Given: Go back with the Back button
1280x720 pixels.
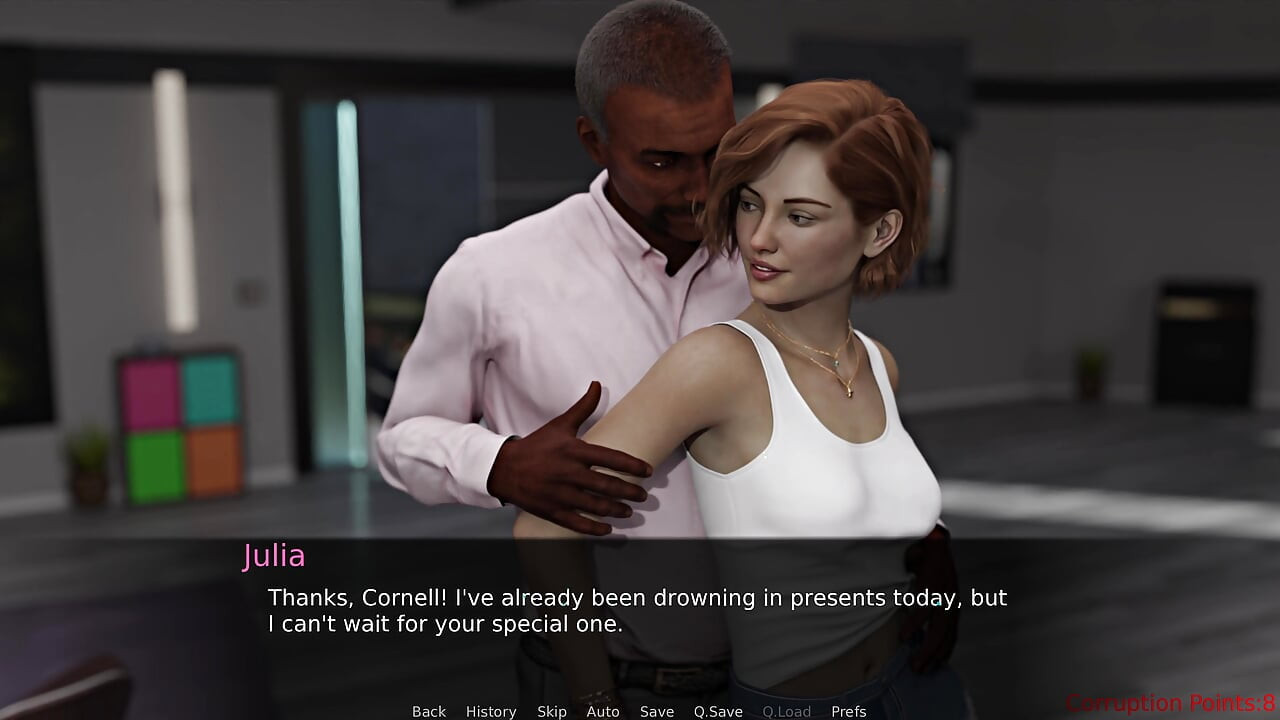Looking at the screenshot, I should click(429, 711).
